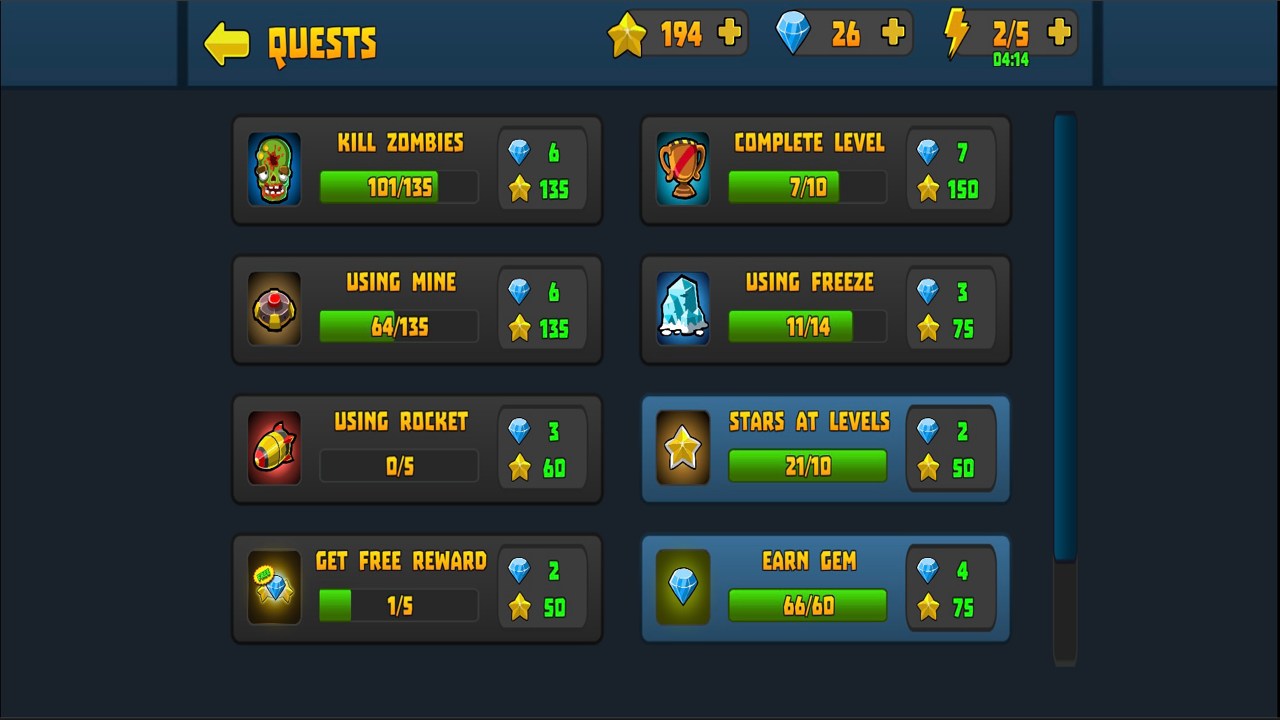Click the Earn Gem diamond icon
The height and width of the screenshot is (720, 1280).
click(683, 588)
